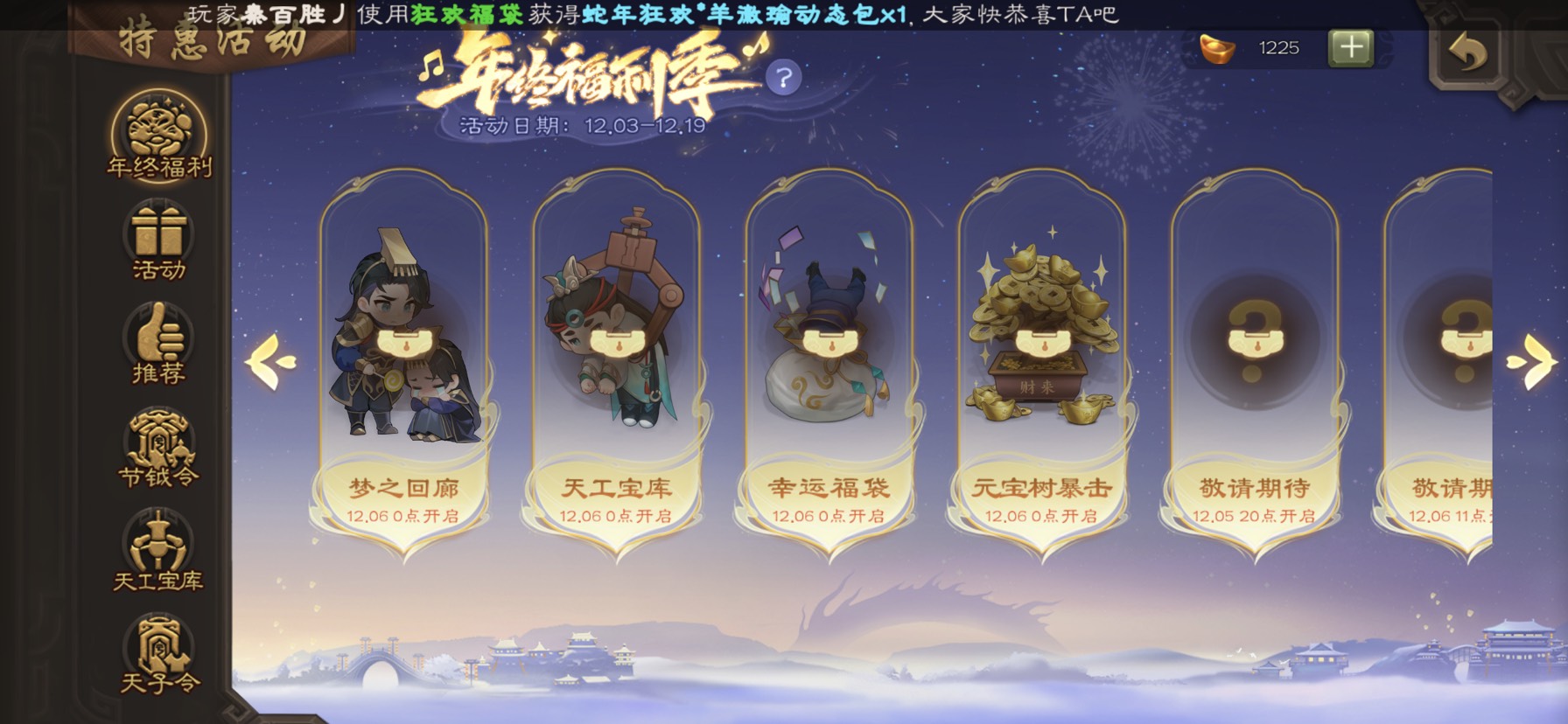Go to the 天工宝库 sidebar tab
The height and width of the screenshot is (724, 1568).
(158, 551)
